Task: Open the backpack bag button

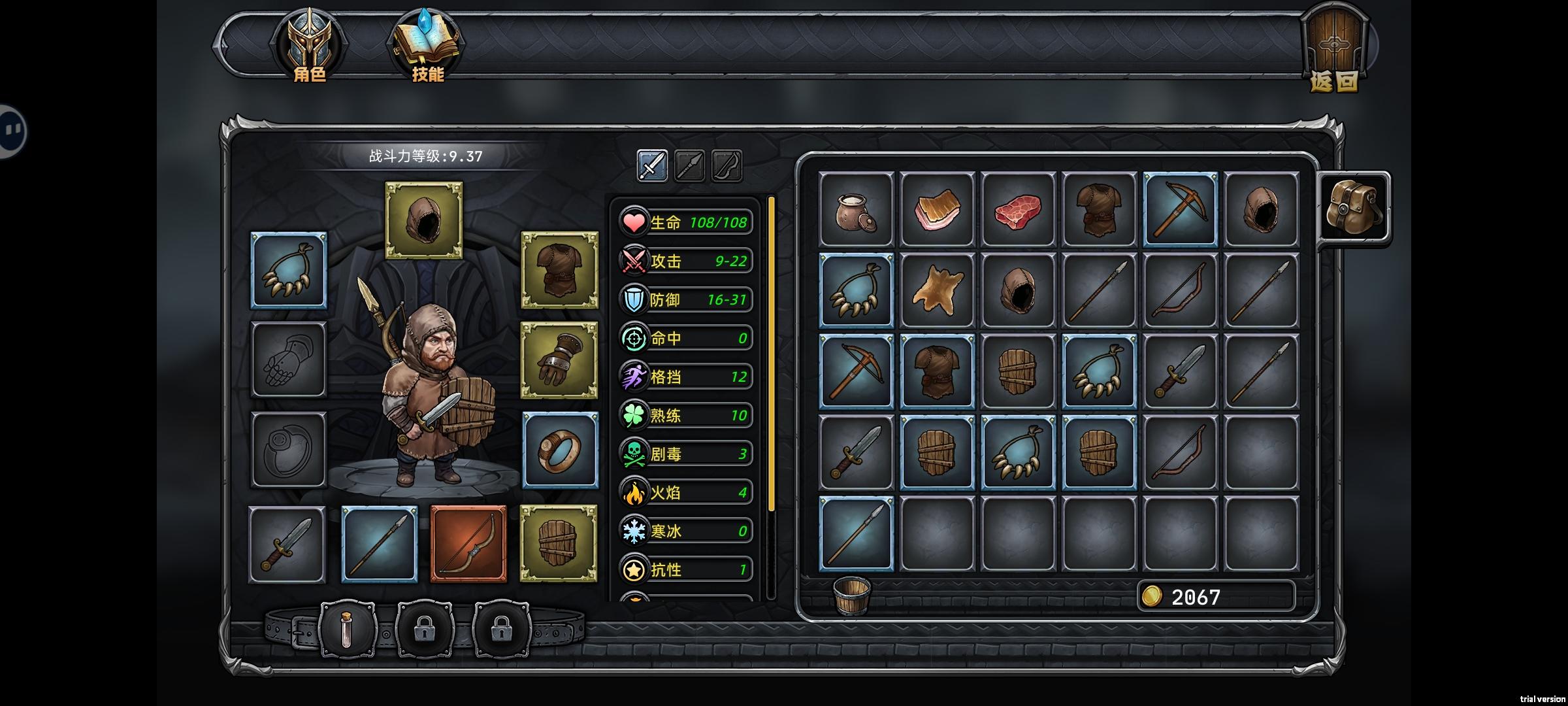Action: [1352, 209]
